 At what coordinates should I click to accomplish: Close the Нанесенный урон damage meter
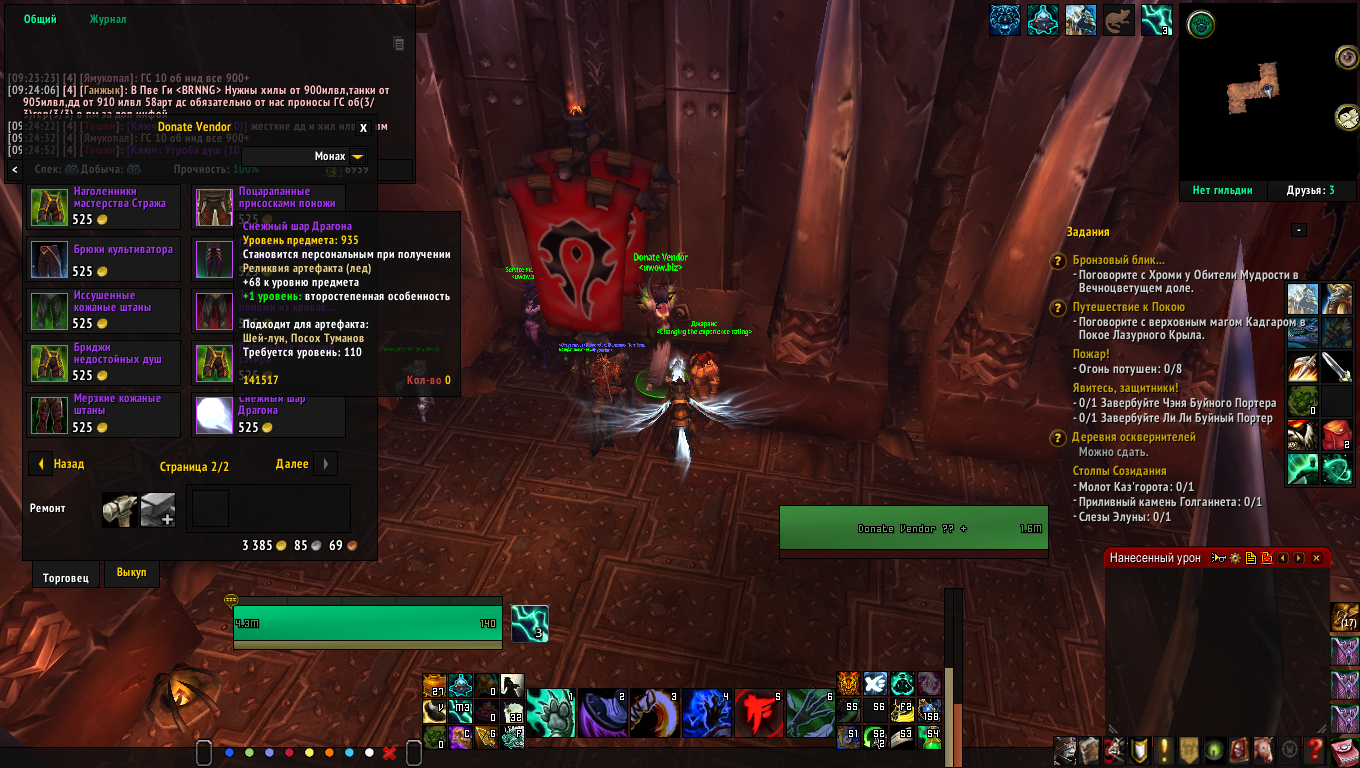(x=1316, y=558)
